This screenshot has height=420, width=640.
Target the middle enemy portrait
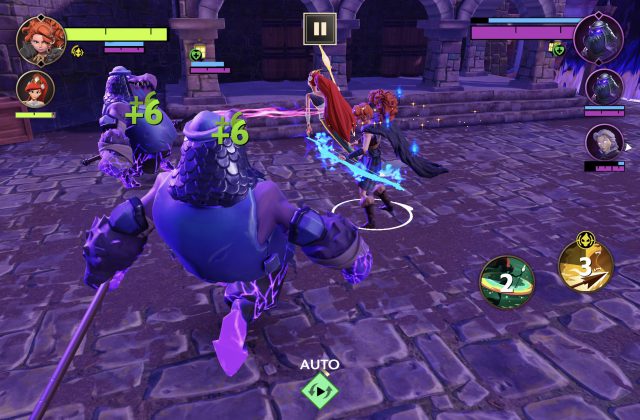point(604,87)
